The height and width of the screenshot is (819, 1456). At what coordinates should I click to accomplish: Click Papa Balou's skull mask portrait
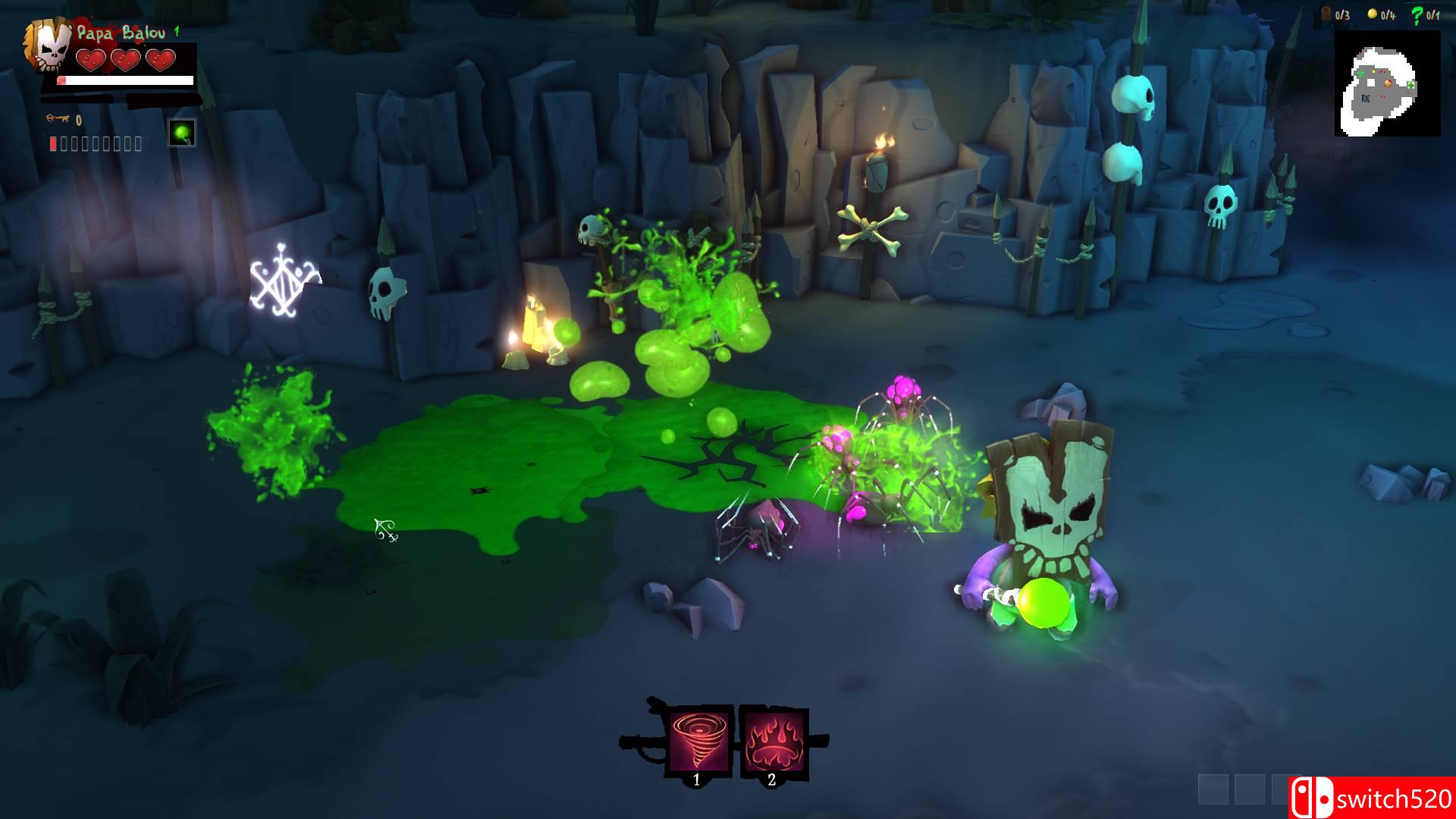tap(51, 47)
